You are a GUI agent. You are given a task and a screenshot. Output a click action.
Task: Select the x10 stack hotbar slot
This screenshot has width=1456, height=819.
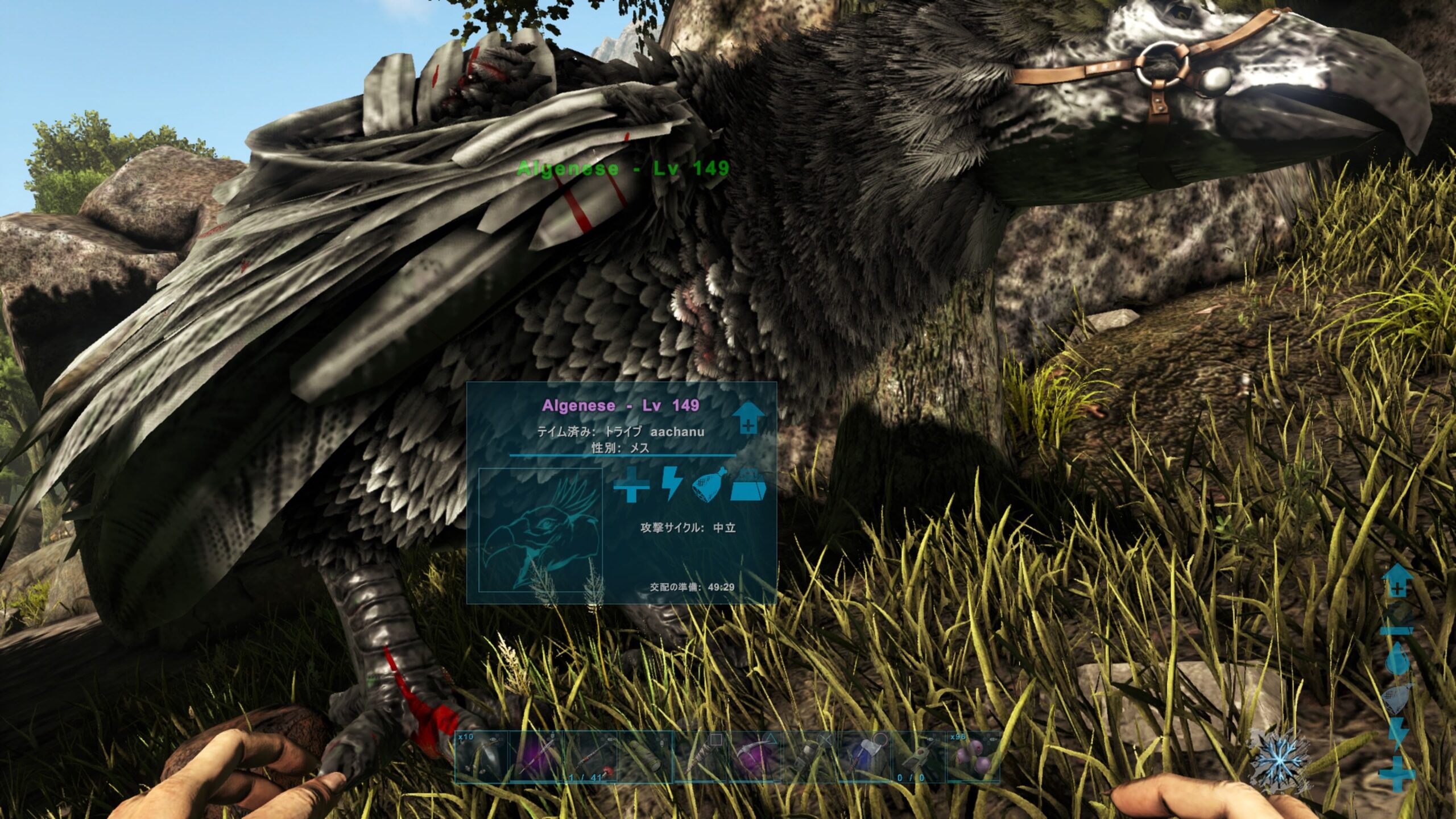pos(482,756)
